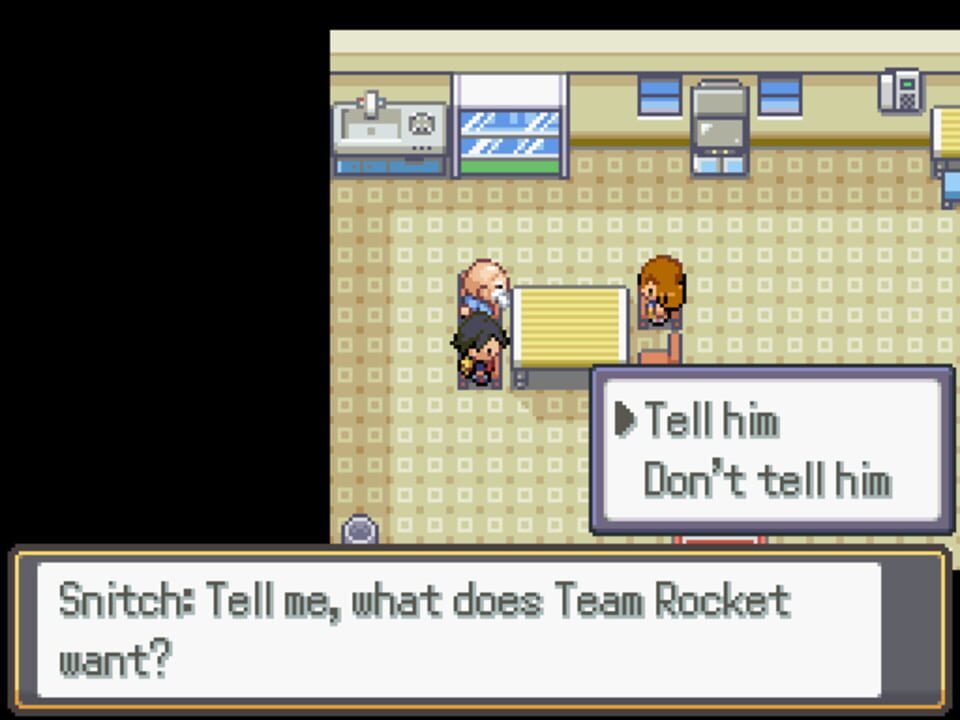Select the "Don't tell him" option
The image size is (960, 720).
[x=766, y=481]
